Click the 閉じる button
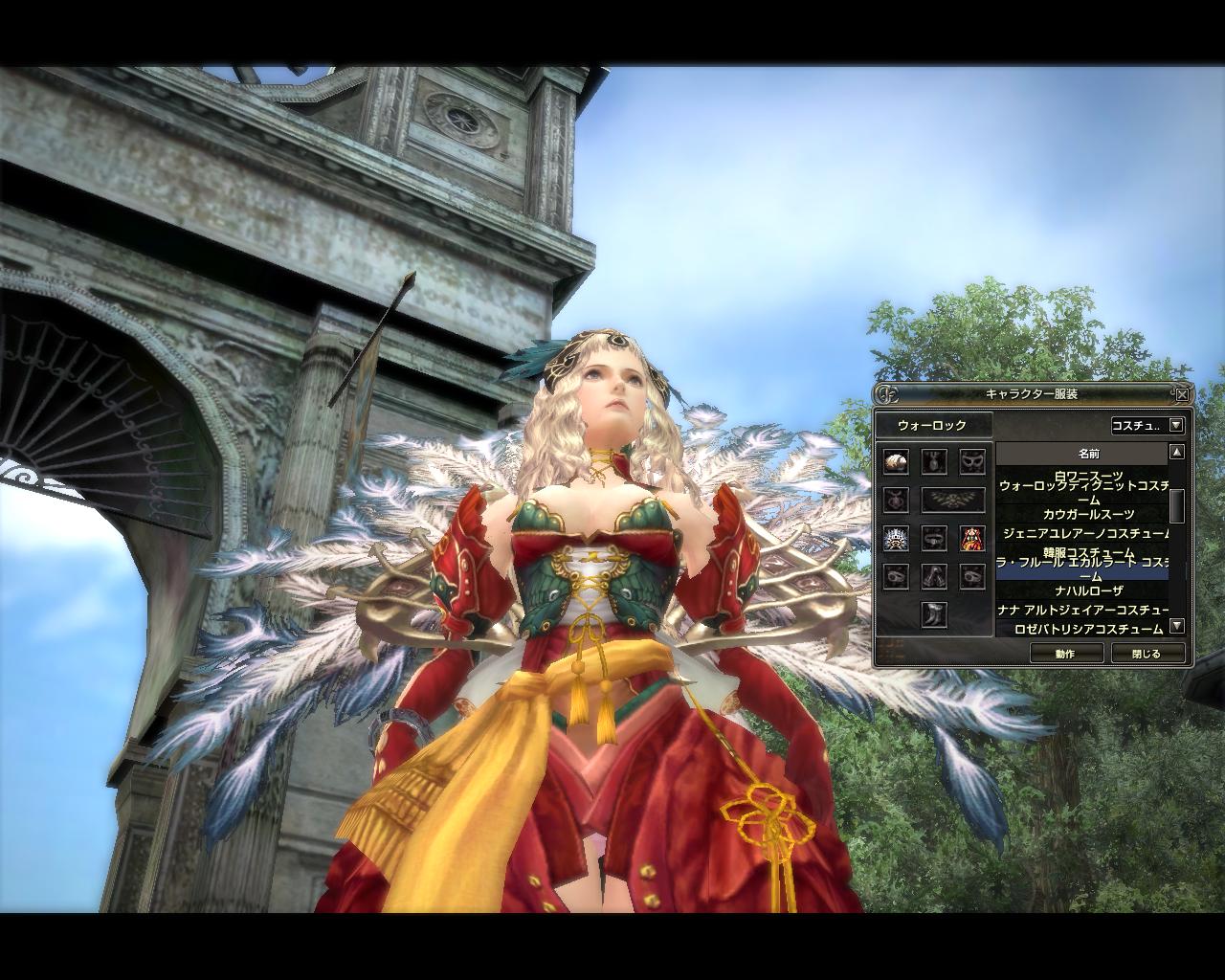The width and height of the screenshot is (1225, 980). pos(1146,654)
